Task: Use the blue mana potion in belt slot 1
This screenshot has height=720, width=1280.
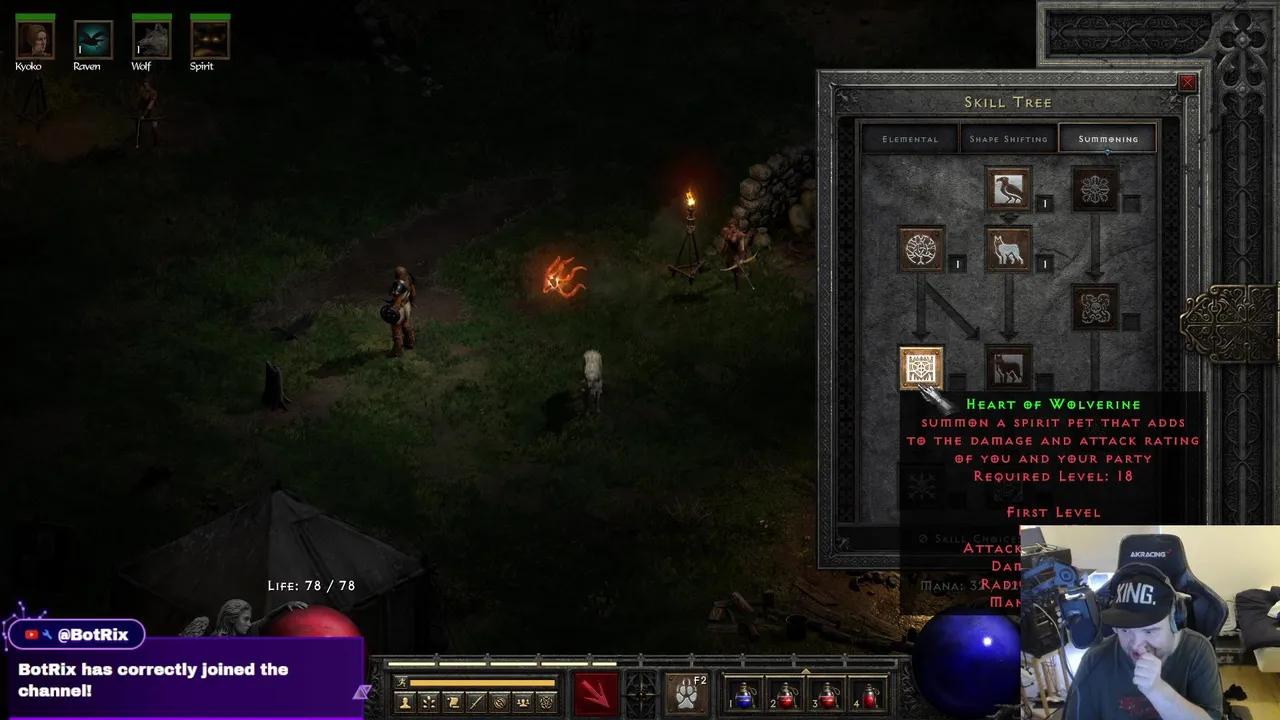Action: 745,693
